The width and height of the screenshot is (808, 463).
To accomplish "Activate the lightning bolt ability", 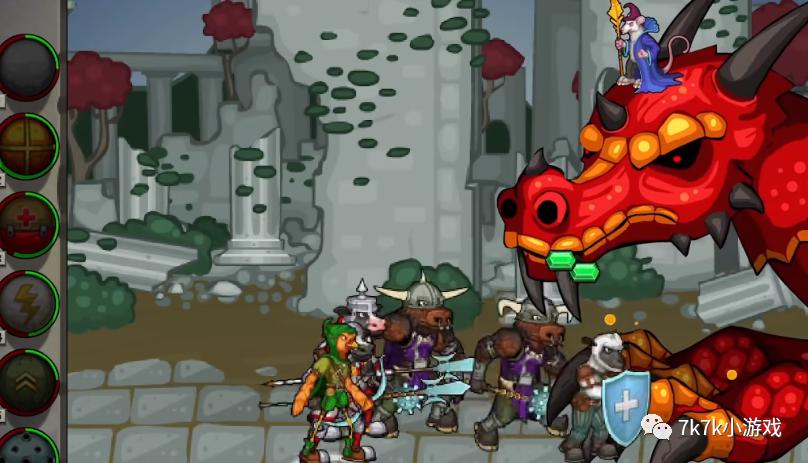I will point(27,302).
